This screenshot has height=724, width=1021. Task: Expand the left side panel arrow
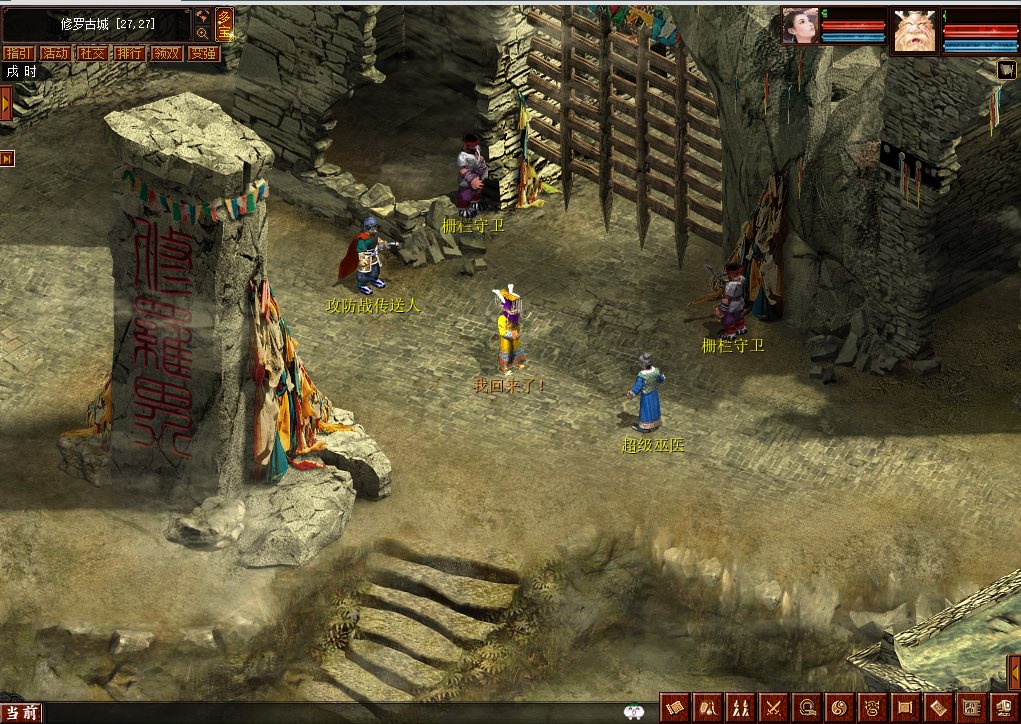point(5,103)
